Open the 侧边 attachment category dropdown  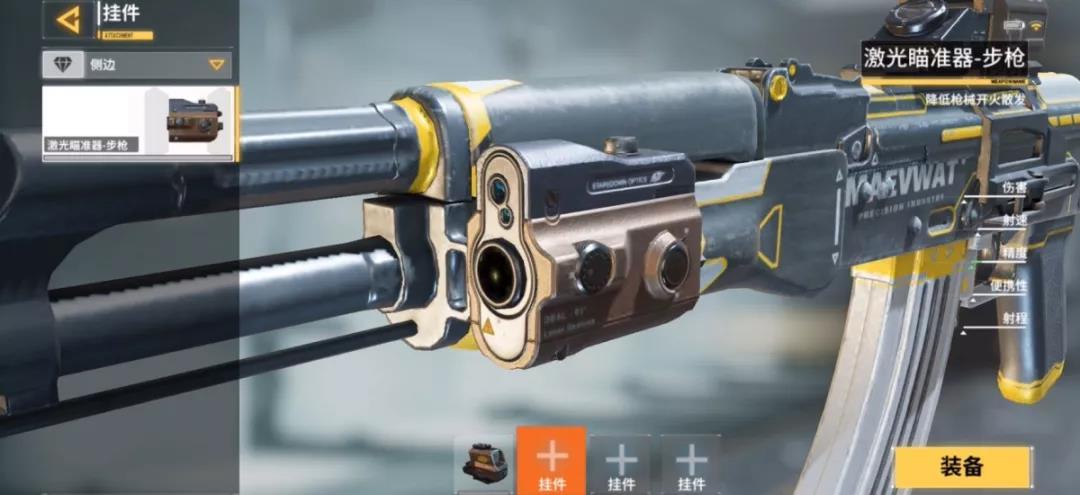point(137,65)
